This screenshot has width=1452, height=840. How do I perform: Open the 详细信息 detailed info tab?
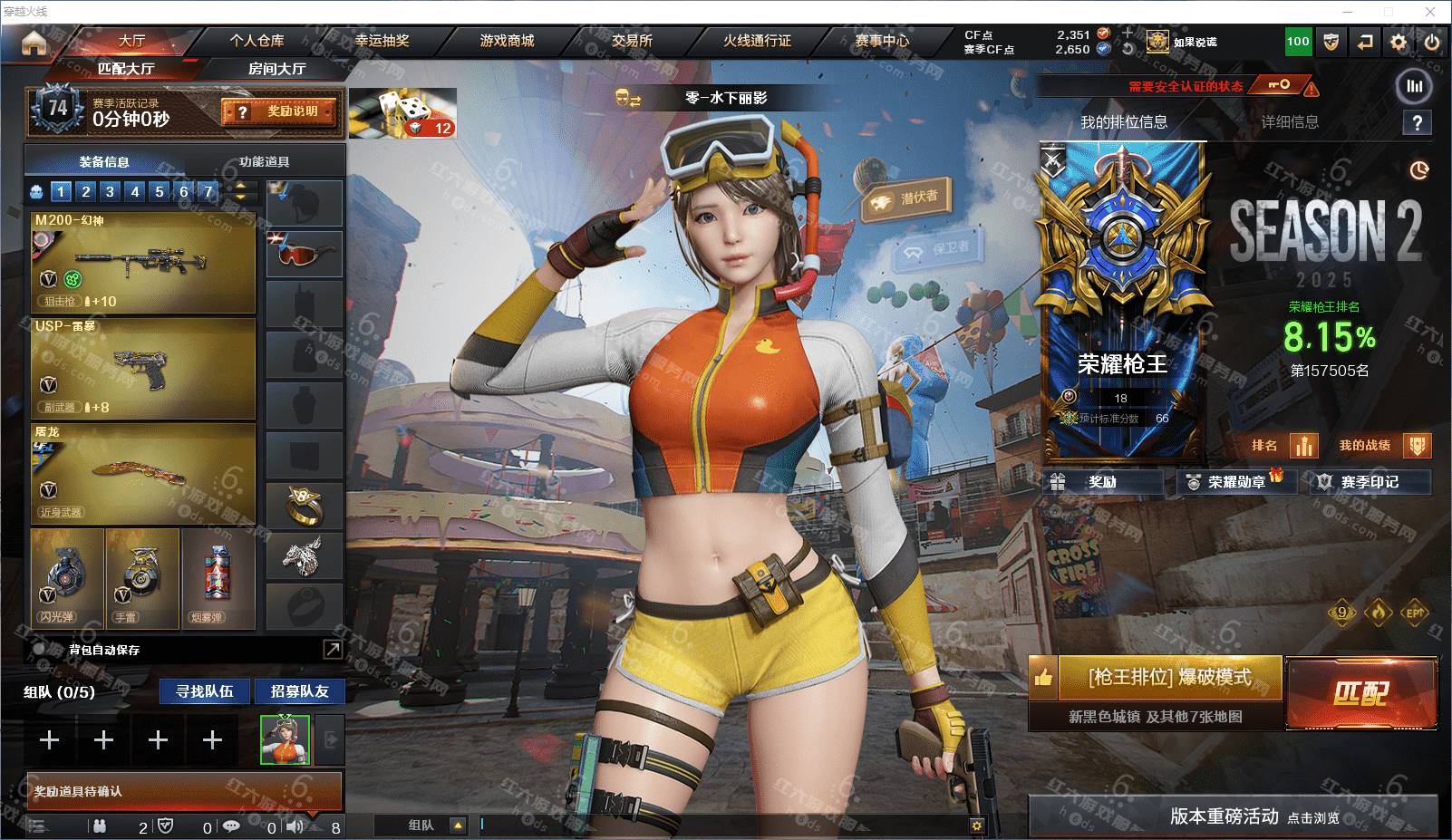tap(1289, 122)
